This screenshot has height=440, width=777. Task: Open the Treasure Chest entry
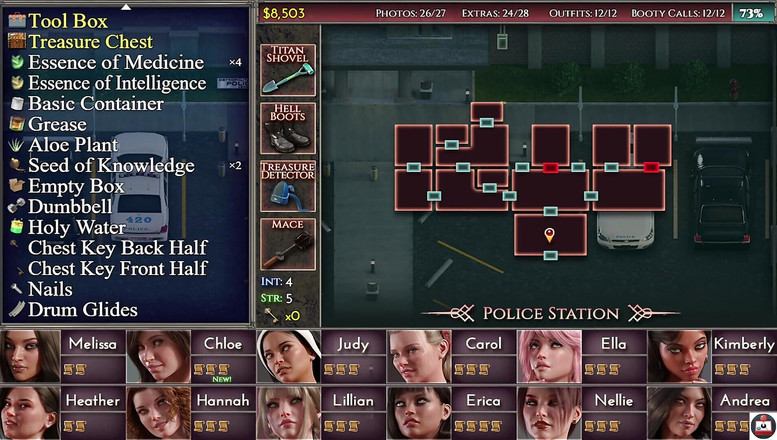[90, 42]
